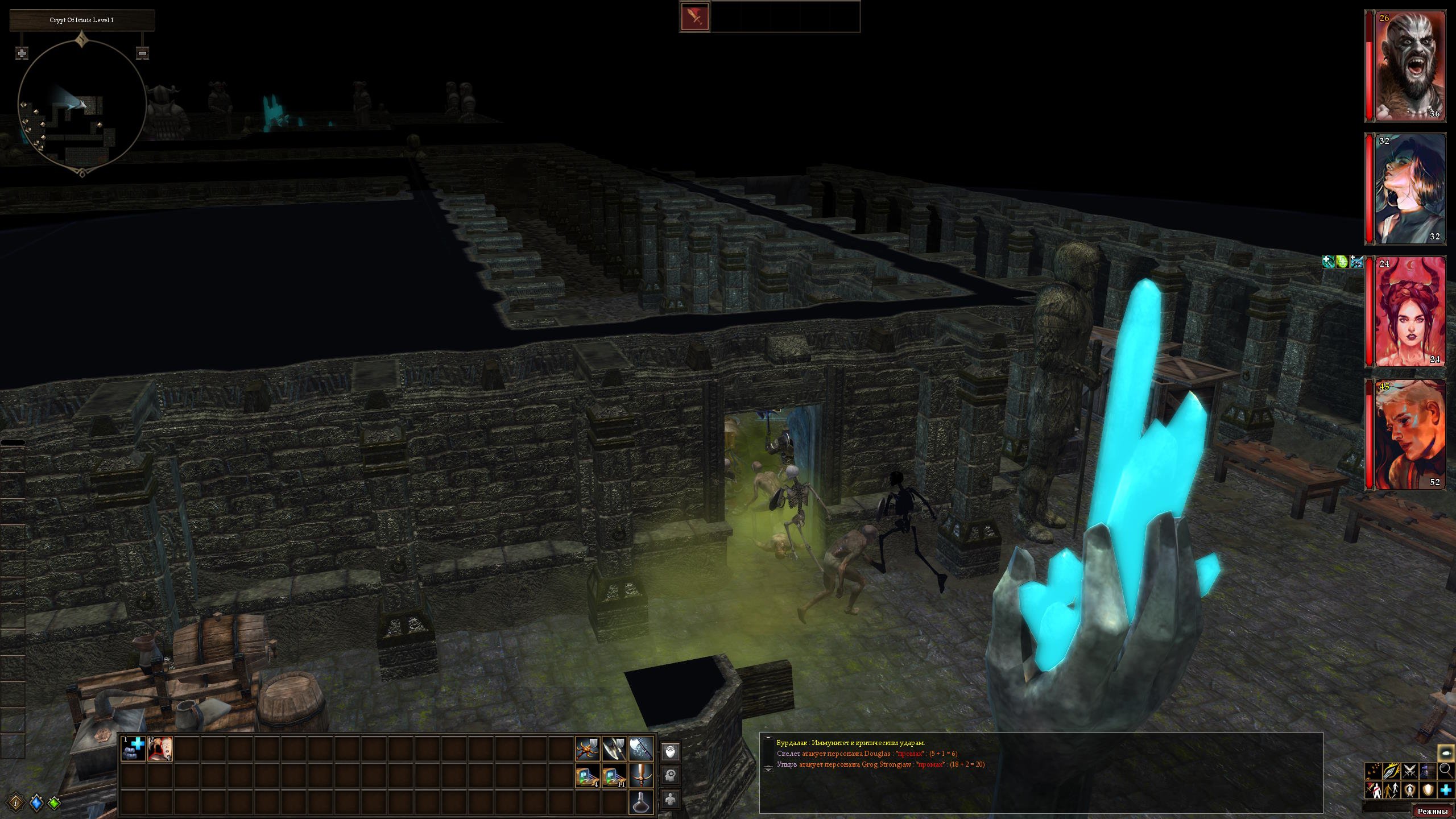This screenshot has width=1456, height=819.
Task: Click the head with gear button
Action: (x=671, y=776)
